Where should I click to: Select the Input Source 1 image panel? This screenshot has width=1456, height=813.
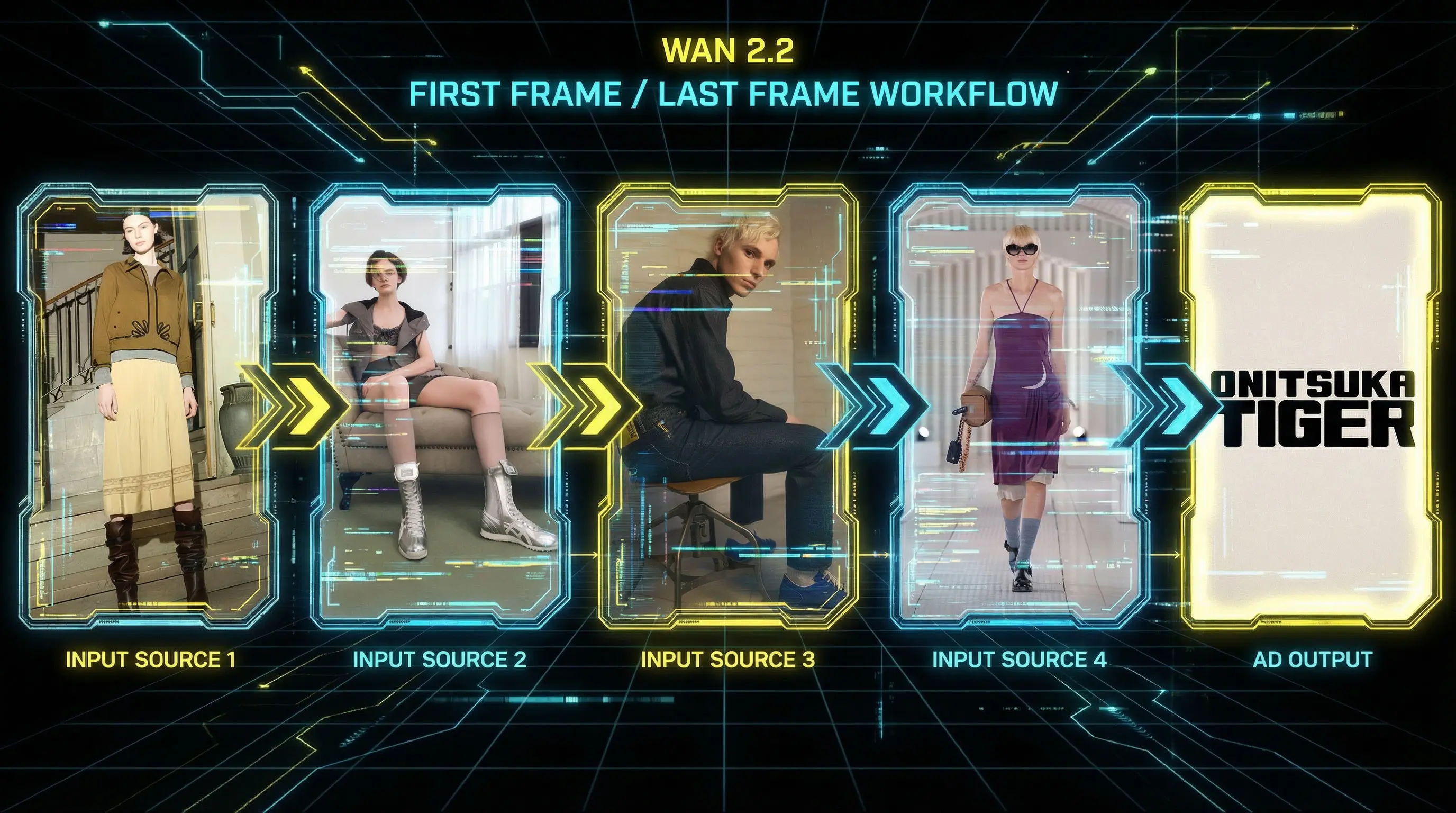point(148,404)
